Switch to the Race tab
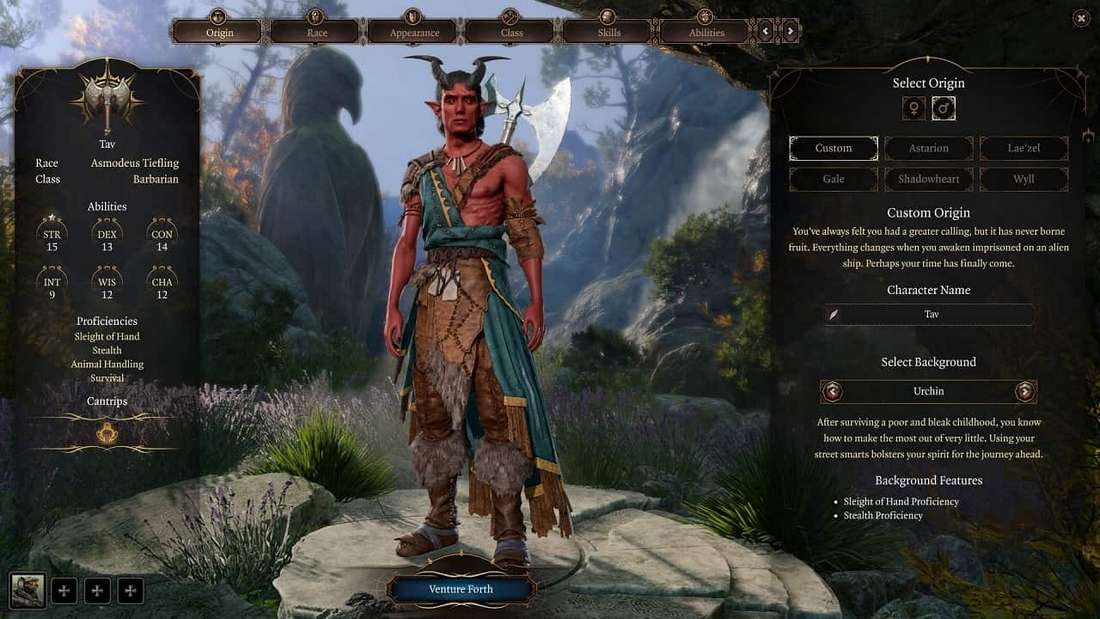Viewport: 1100px width, 619px height. tap(315, 32)
